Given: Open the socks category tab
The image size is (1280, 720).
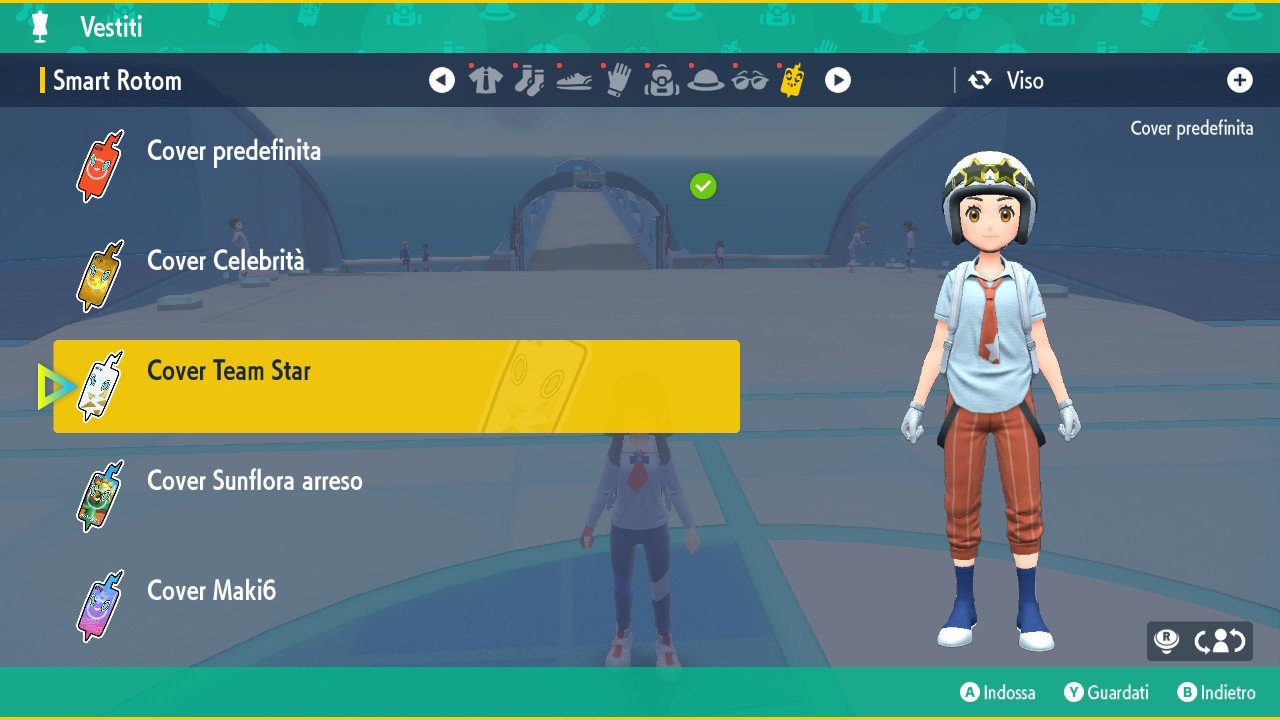Looking at the screenshot, I should (529, 80).
